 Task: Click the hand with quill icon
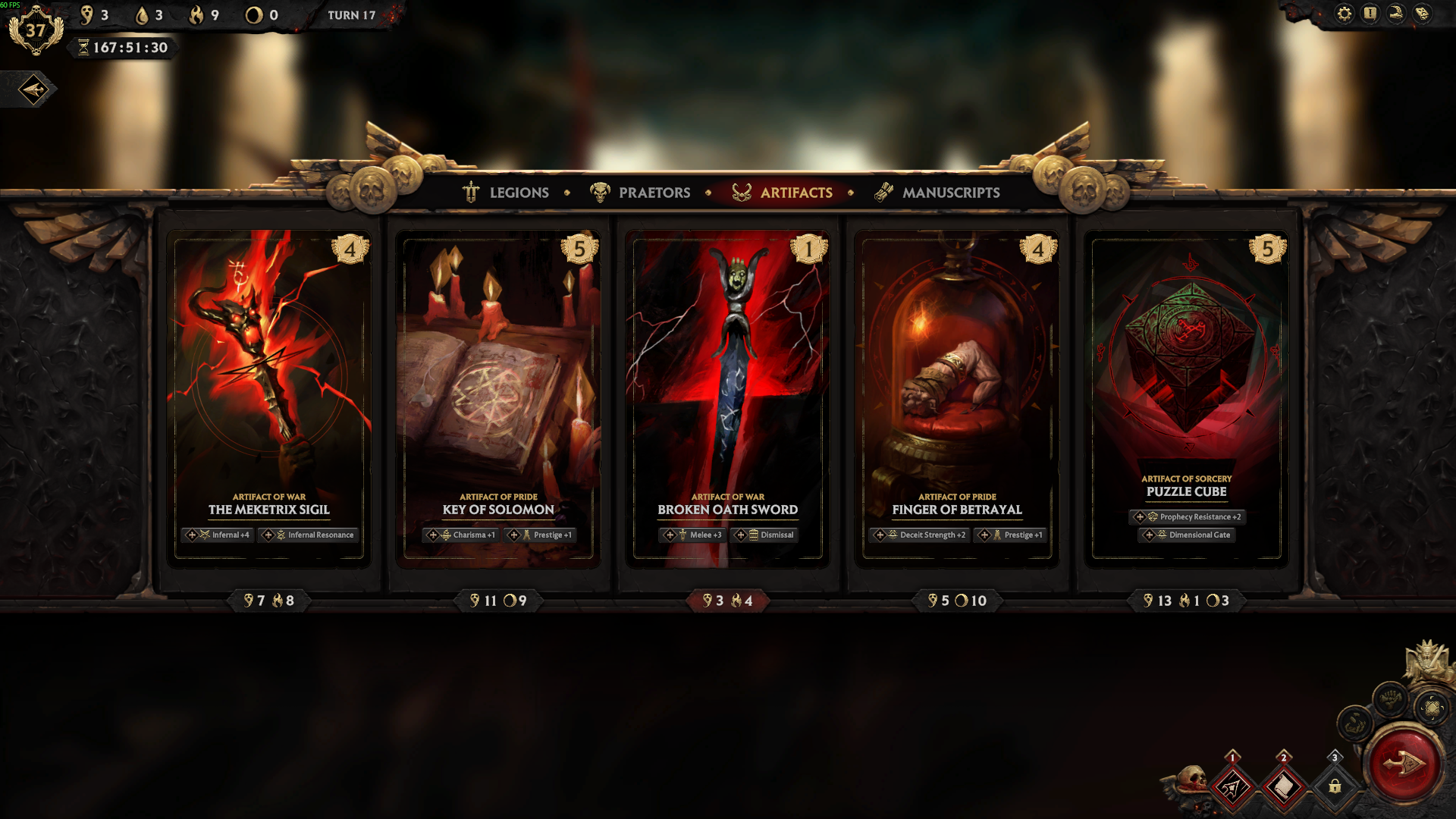(1396, 14)
